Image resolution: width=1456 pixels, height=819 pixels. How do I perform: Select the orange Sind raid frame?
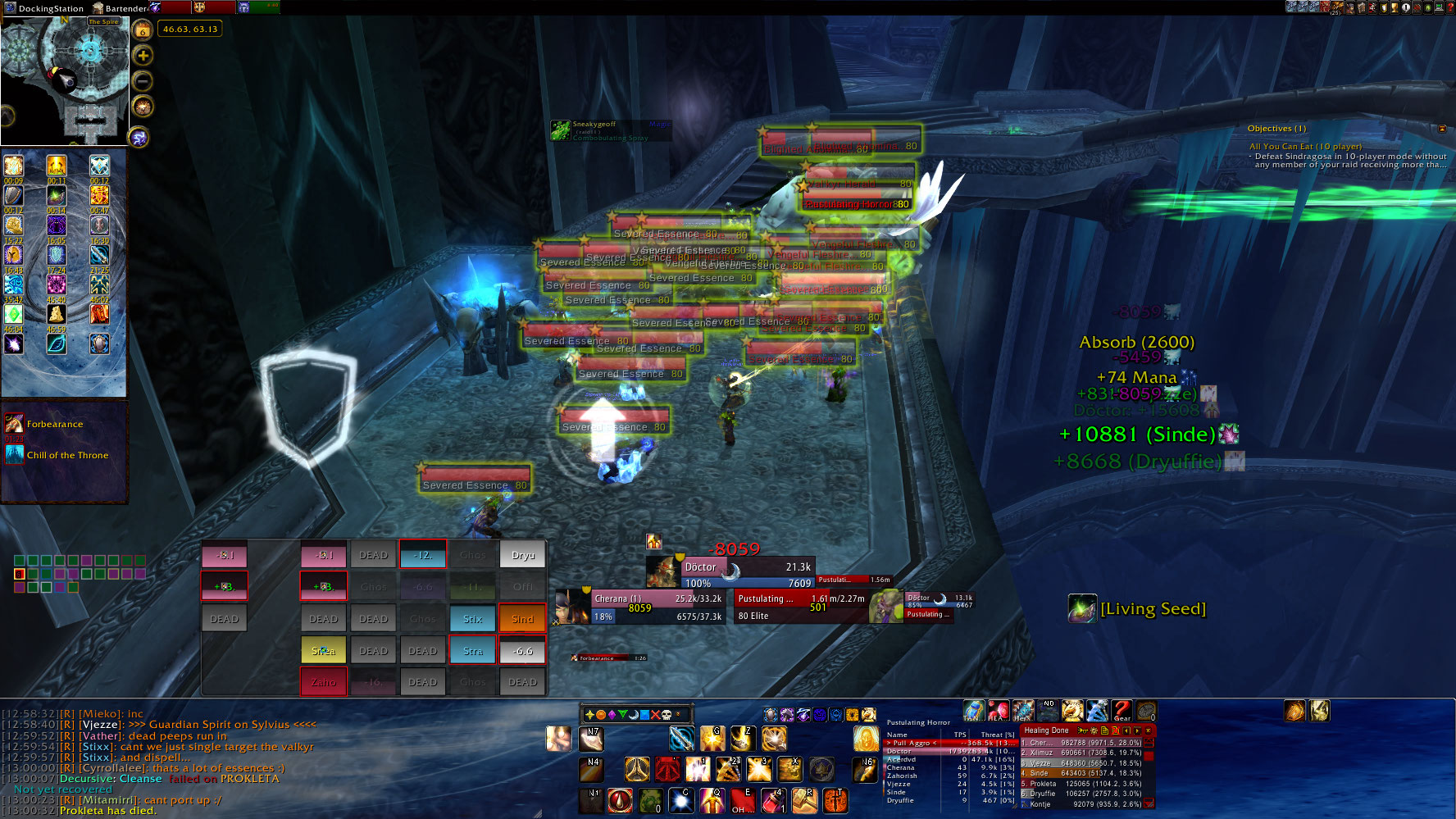(522, 619)
